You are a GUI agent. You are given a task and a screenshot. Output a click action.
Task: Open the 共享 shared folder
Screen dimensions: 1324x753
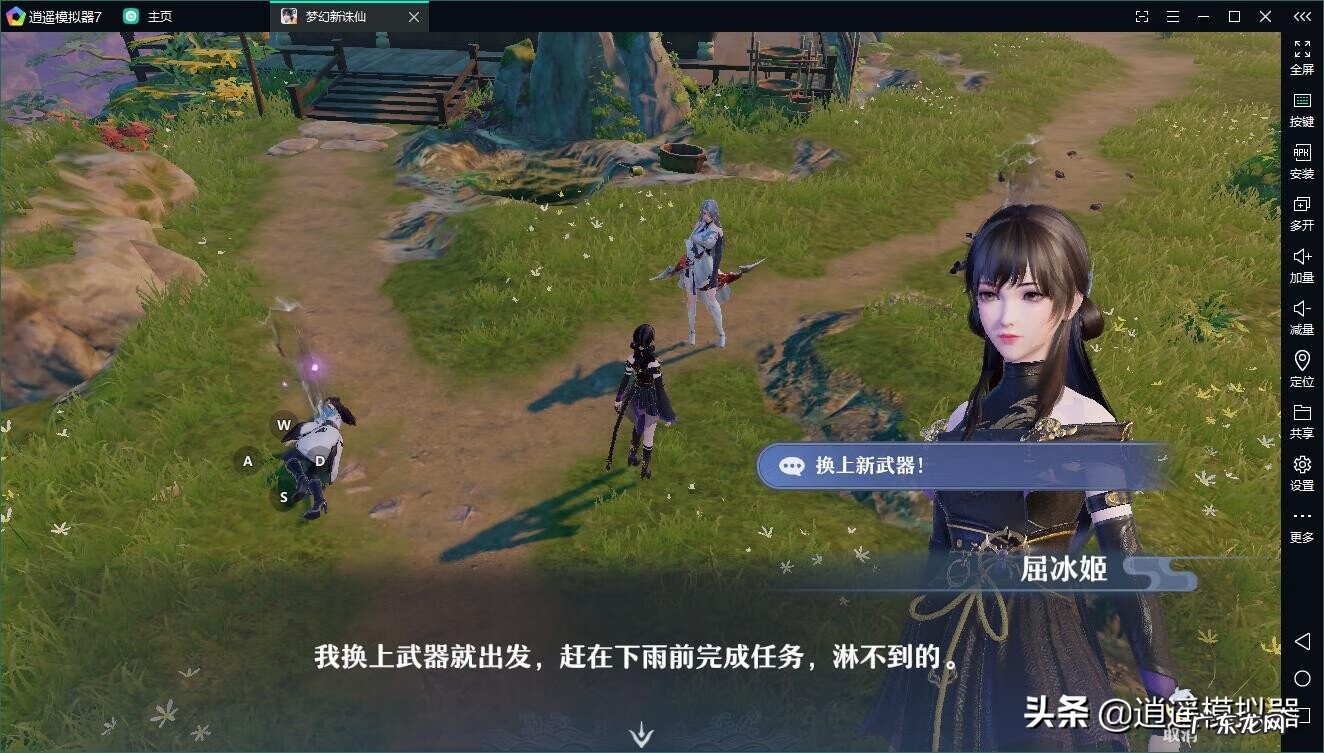click(x=1302, y=422)
